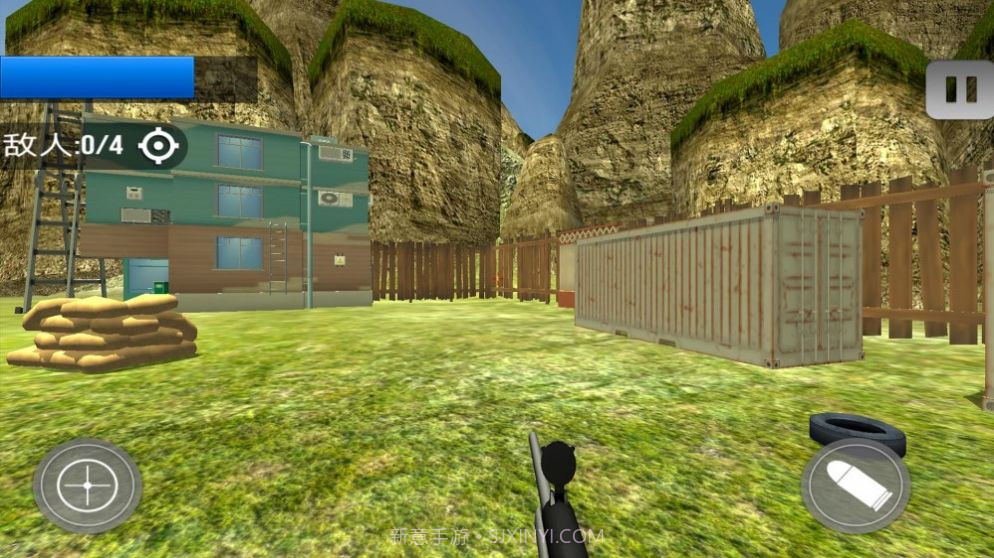The height and width of the screenshot is (558, 994).
Task: Activate the crosshair scope aim button
Action: click(x=87, y=486)
